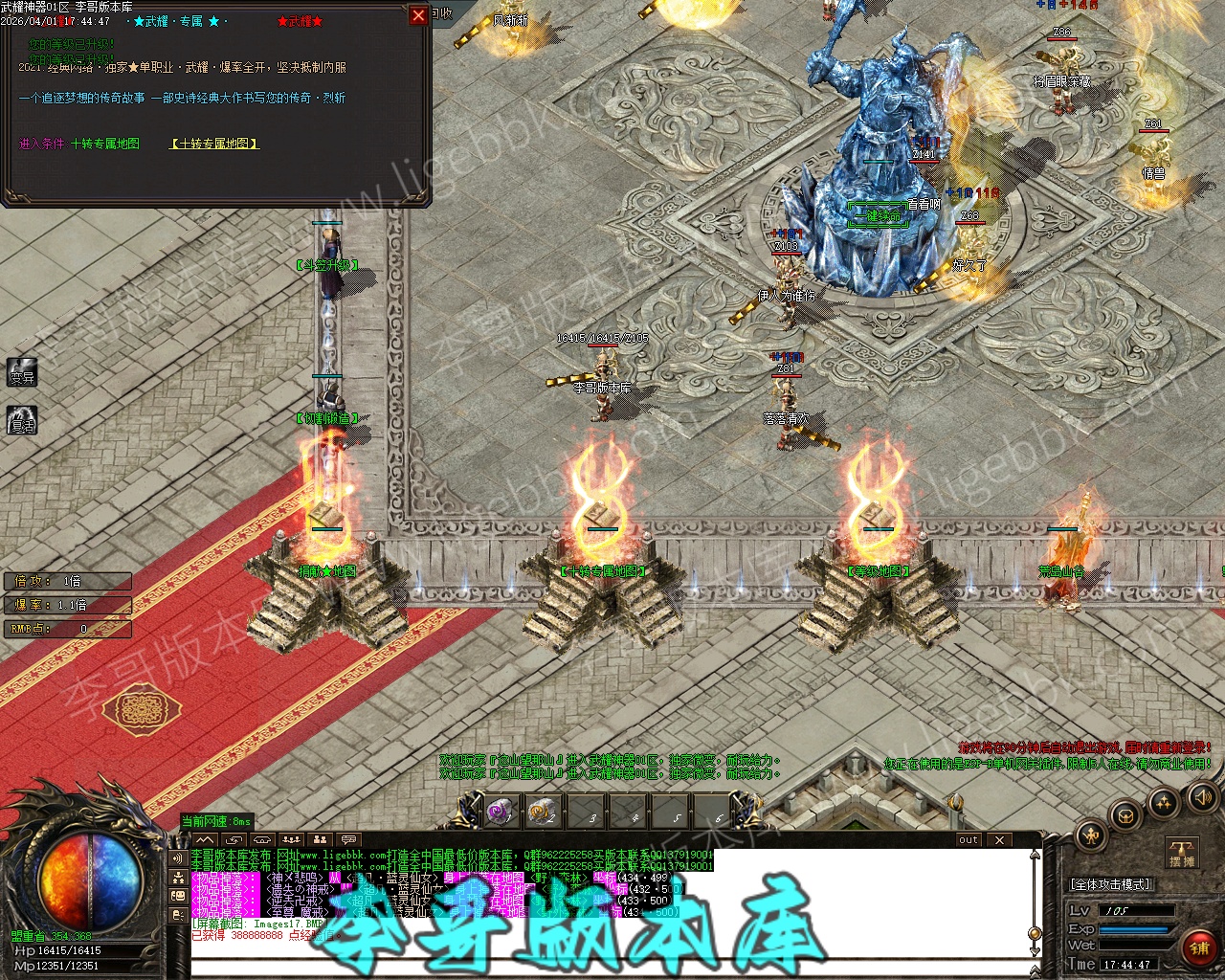
Task: Click the chat scrollbar gold knob
Action: tap(1035, 933)
